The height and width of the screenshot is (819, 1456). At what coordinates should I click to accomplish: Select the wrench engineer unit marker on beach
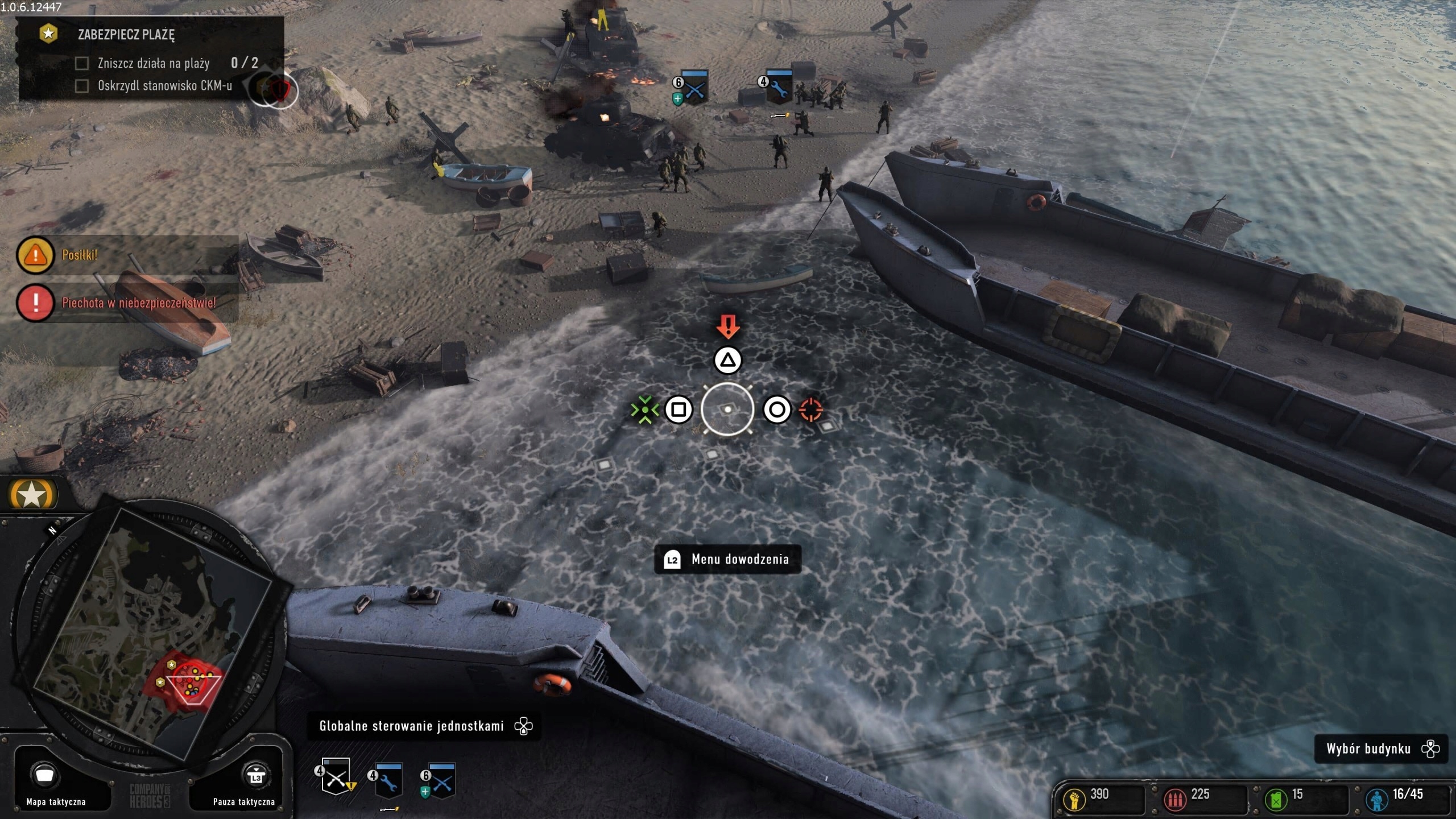(x=778, y=87)
